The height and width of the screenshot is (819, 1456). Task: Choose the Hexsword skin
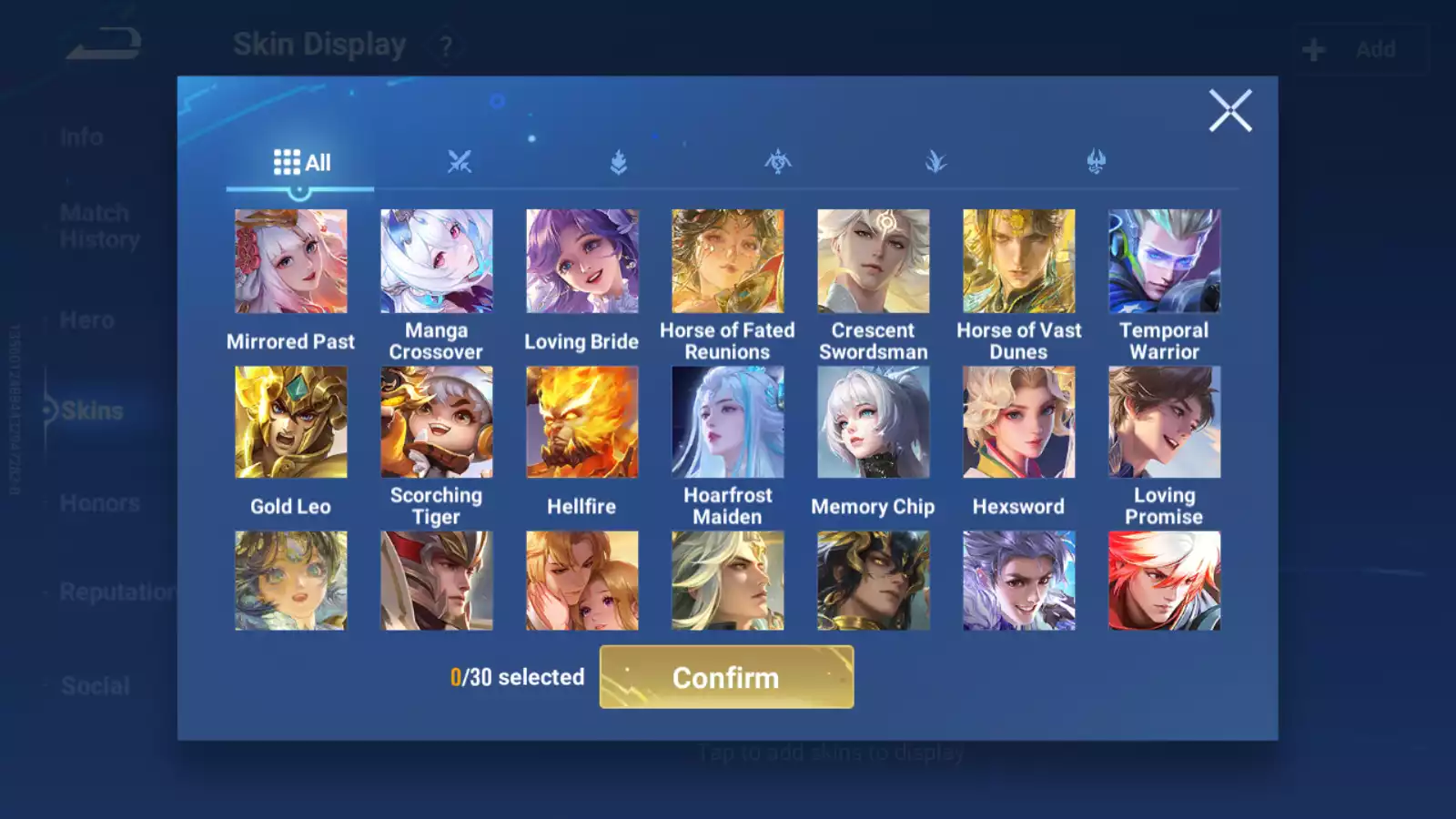click(1019, 422)
